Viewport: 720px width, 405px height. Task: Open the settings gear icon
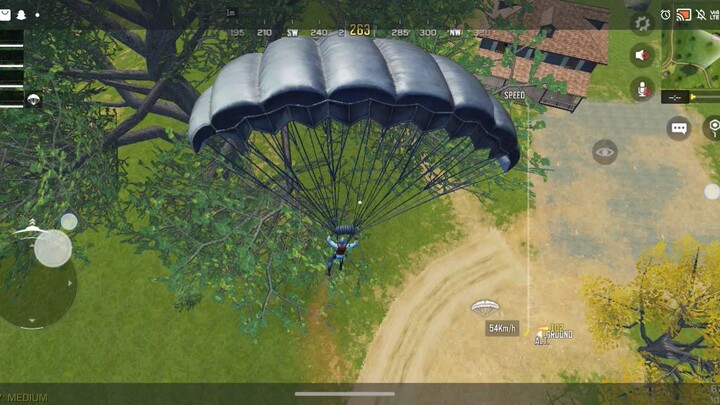642,23
